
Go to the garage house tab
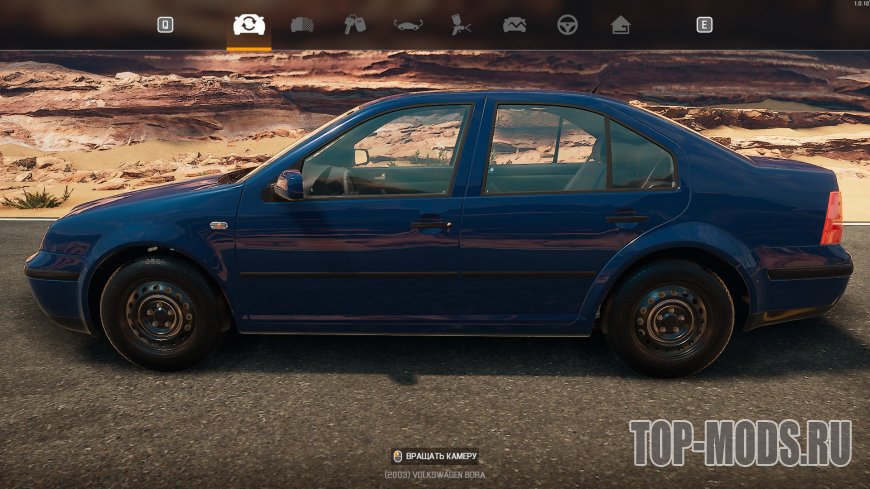click(x=620, y=25)
